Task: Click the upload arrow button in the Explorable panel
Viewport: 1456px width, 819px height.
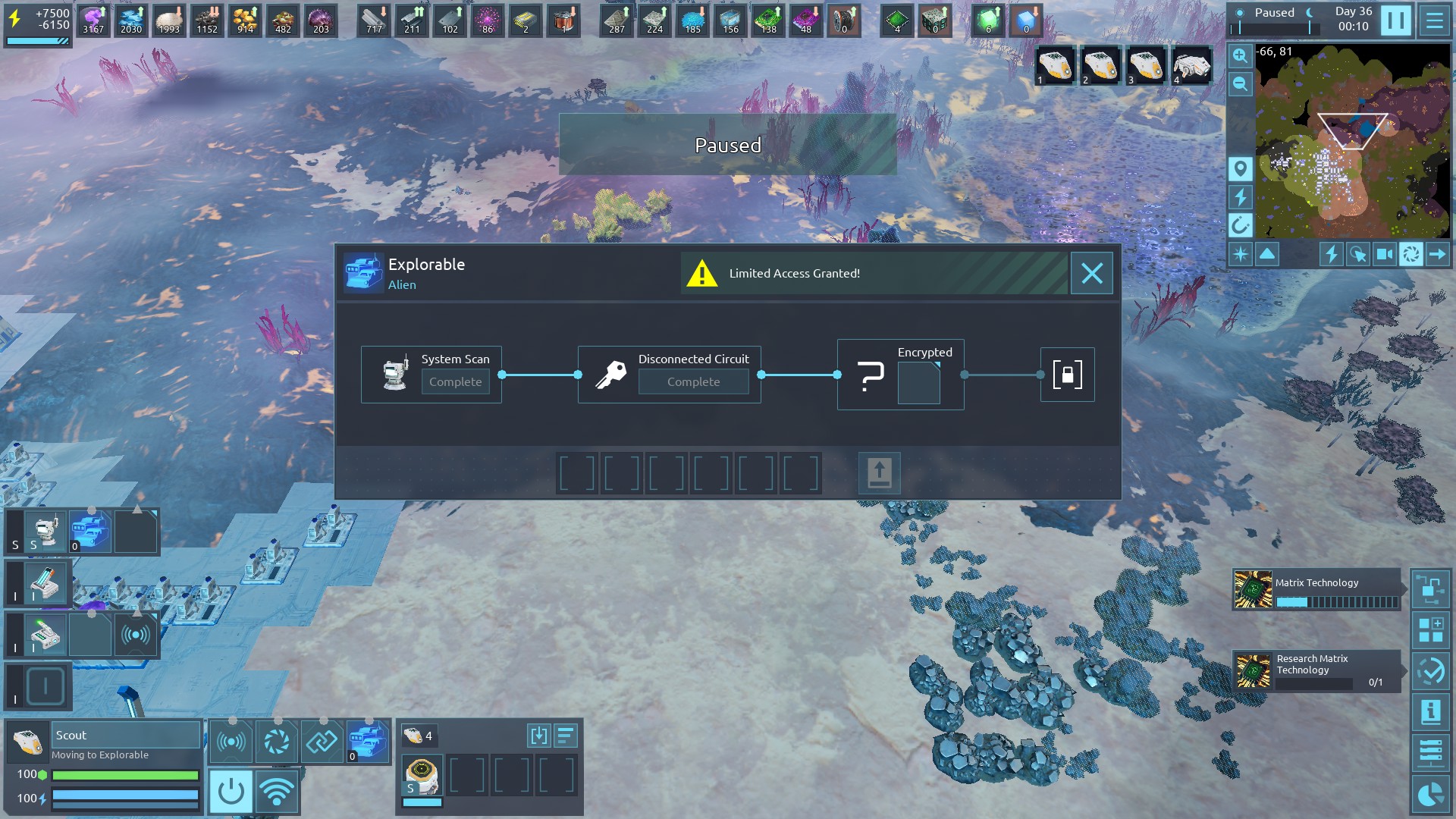Action: pyautogui.click(x=879, y=473)
